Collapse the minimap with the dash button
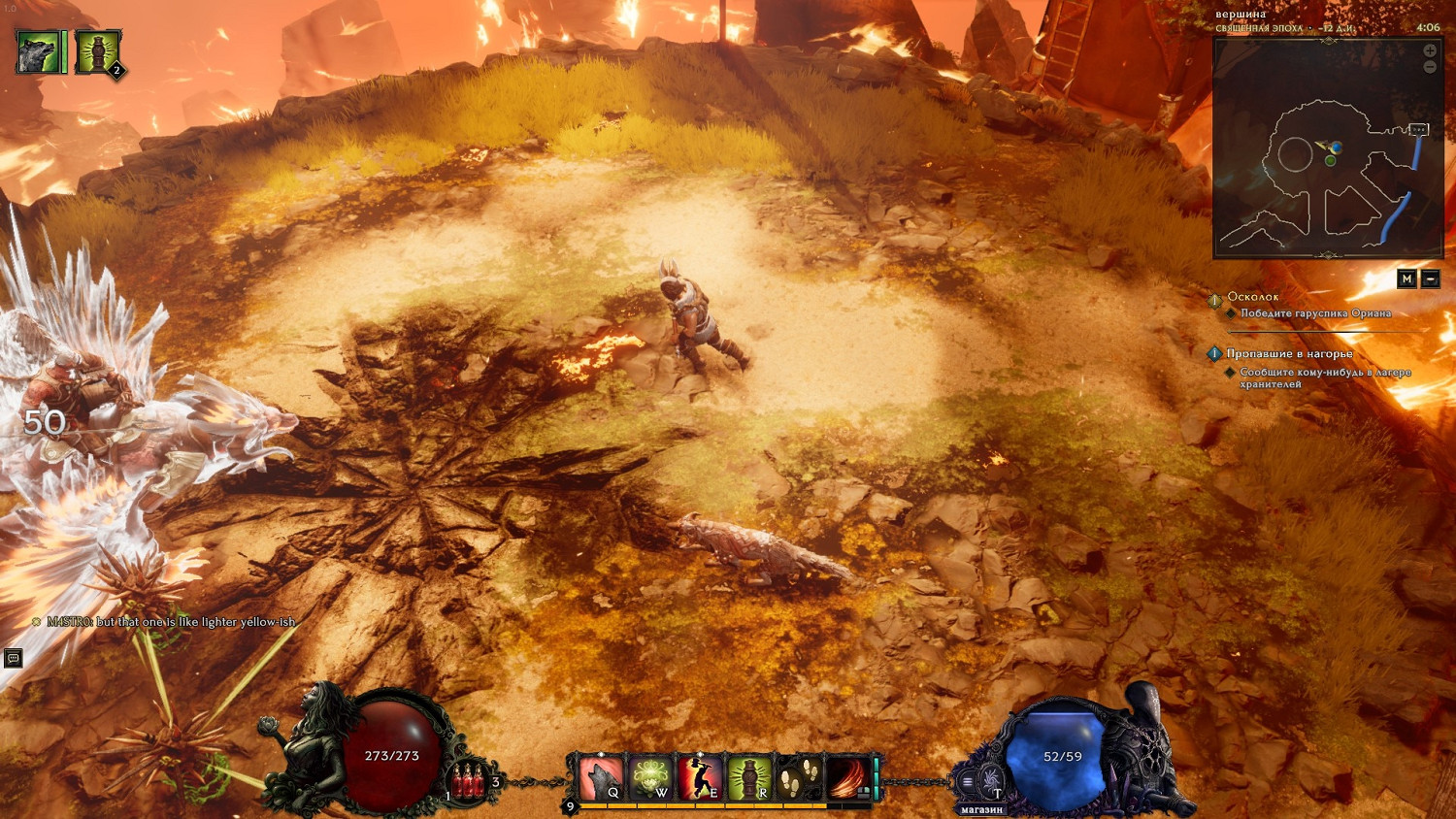The height and width of the screenshot is (819, 1456). [1431, 279]
